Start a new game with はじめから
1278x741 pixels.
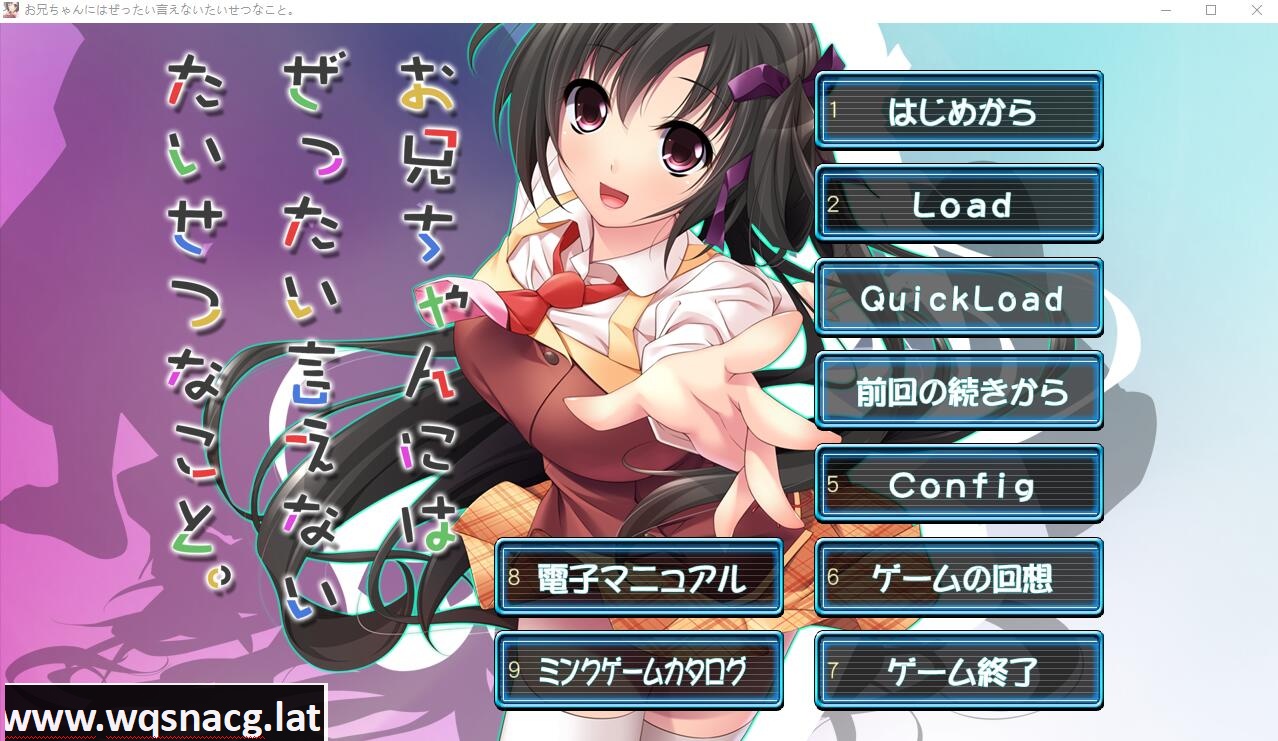coord(959,111)
